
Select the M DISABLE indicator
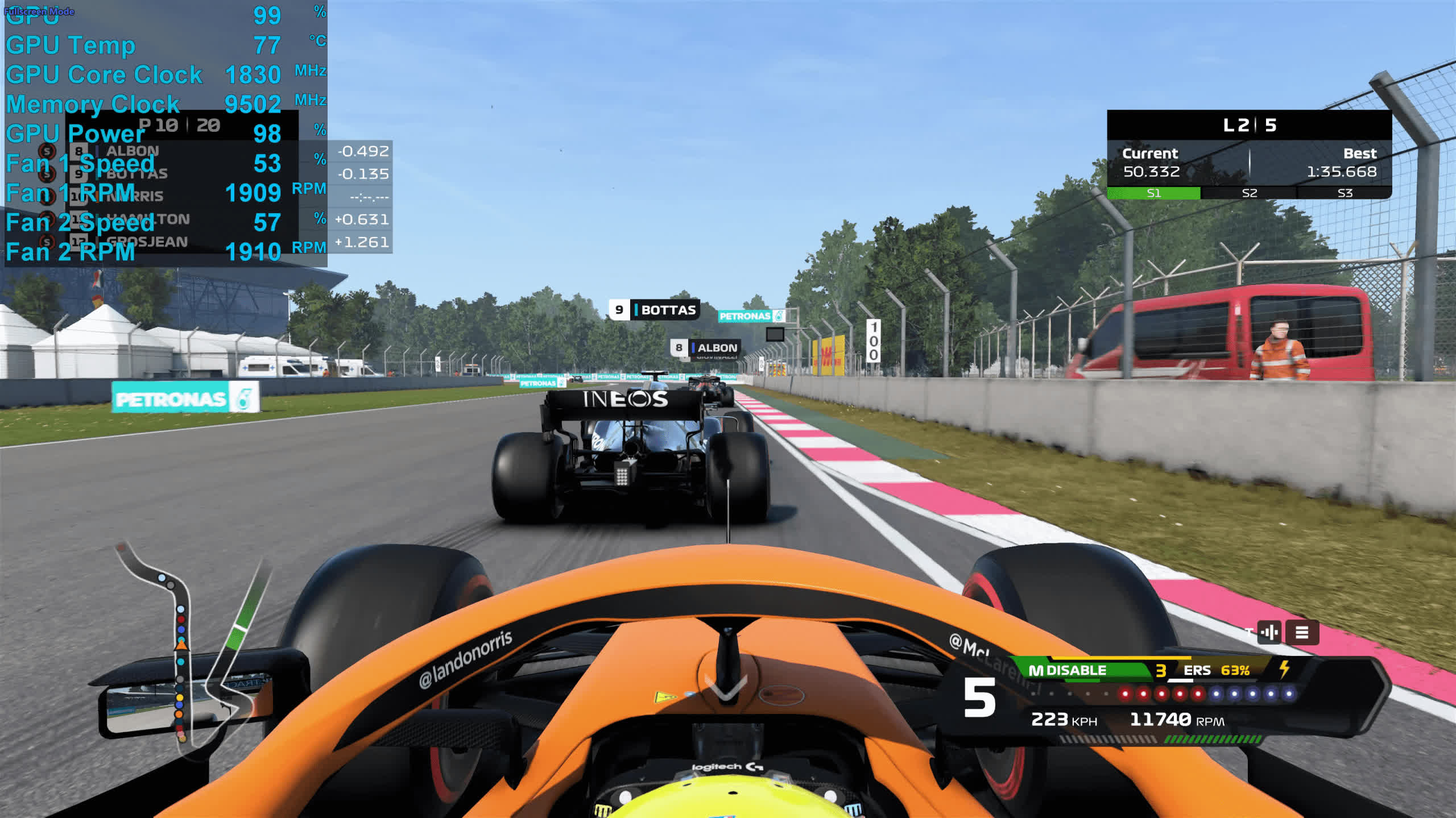(x=1068, y=671)
